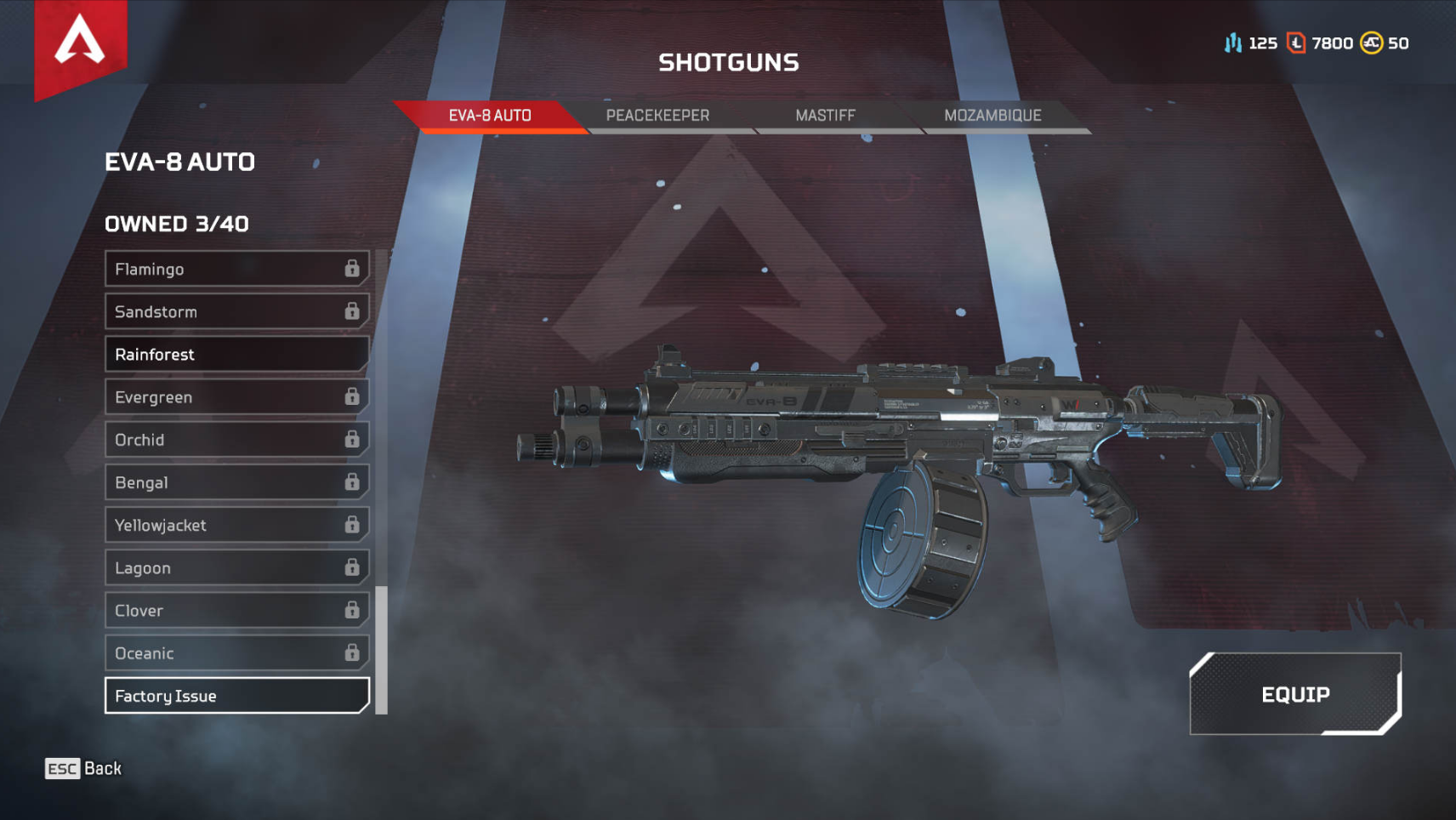Open the Mastiff shotgun tab
This screenshot has width=1456, height=820.
click(x=825, y=116)
